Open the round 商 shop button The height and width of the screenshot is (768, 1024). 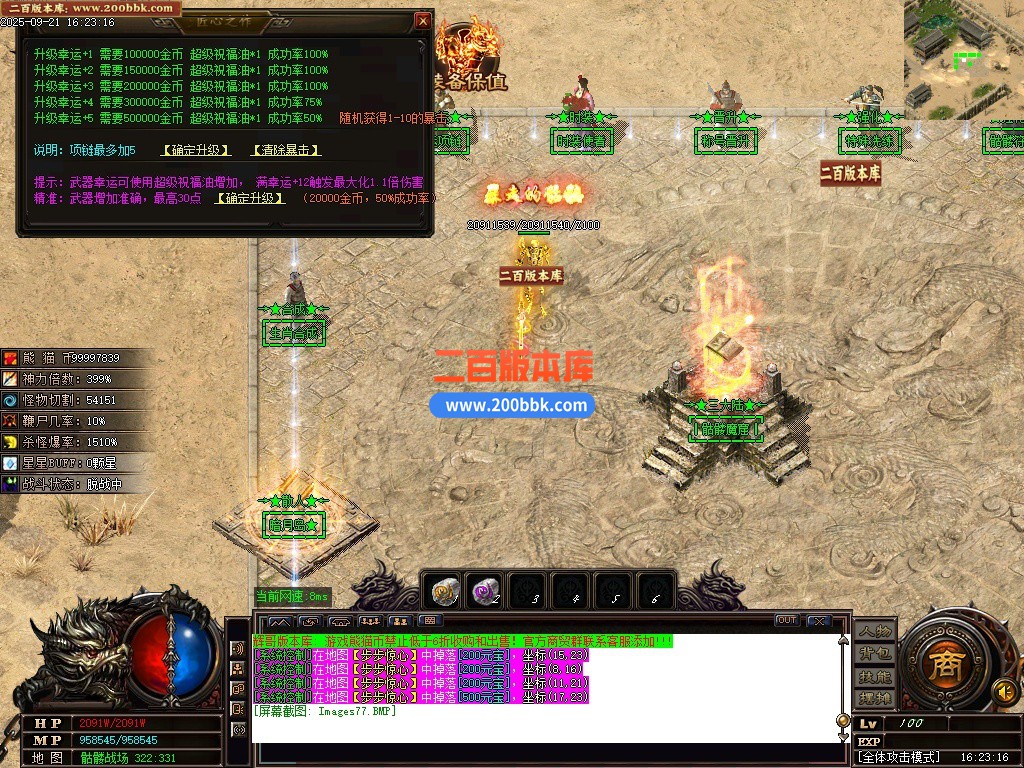(944, 668)
